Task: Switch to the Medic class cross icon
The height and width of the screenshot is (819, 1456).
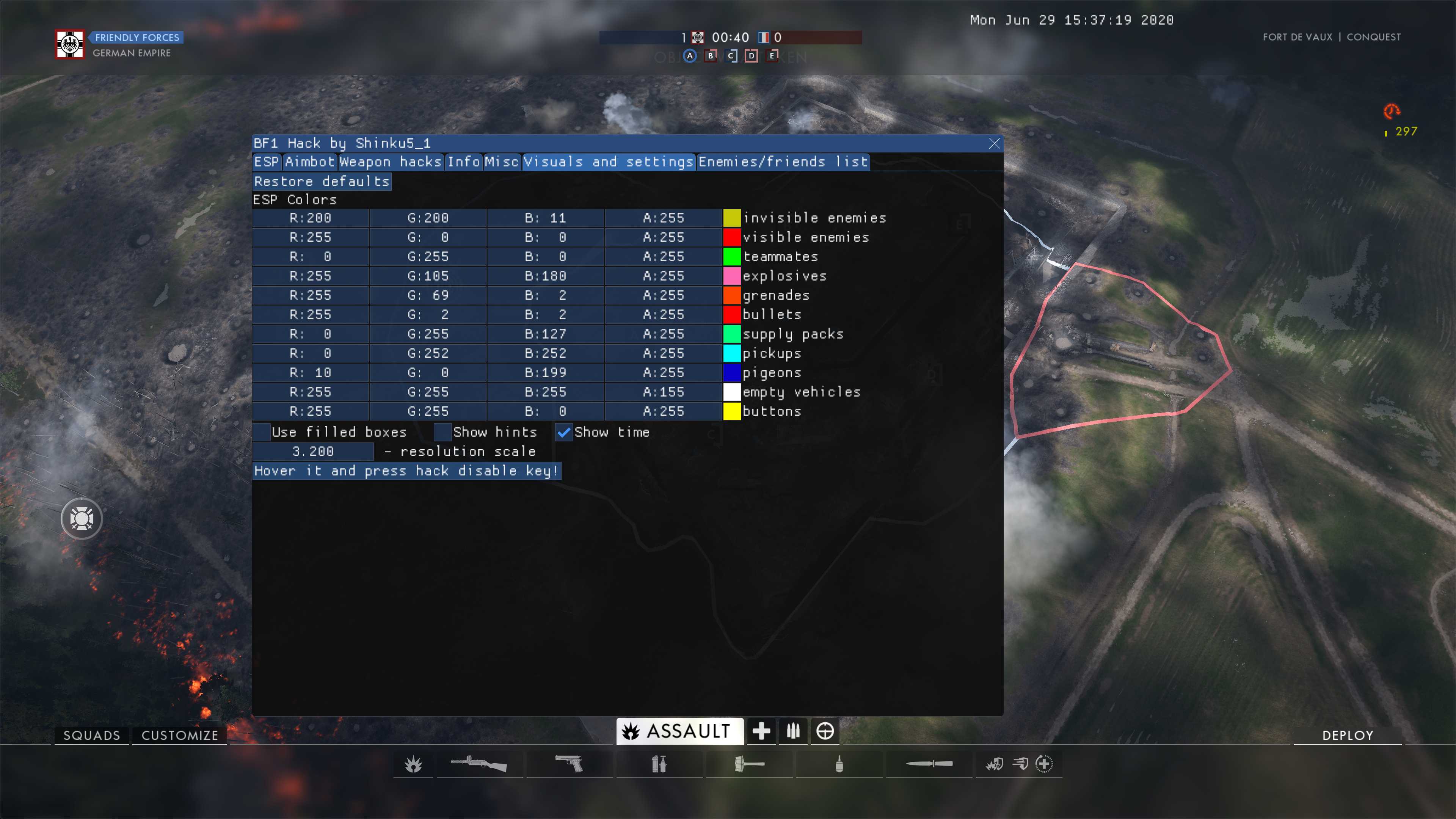Action: pos(761,731)
